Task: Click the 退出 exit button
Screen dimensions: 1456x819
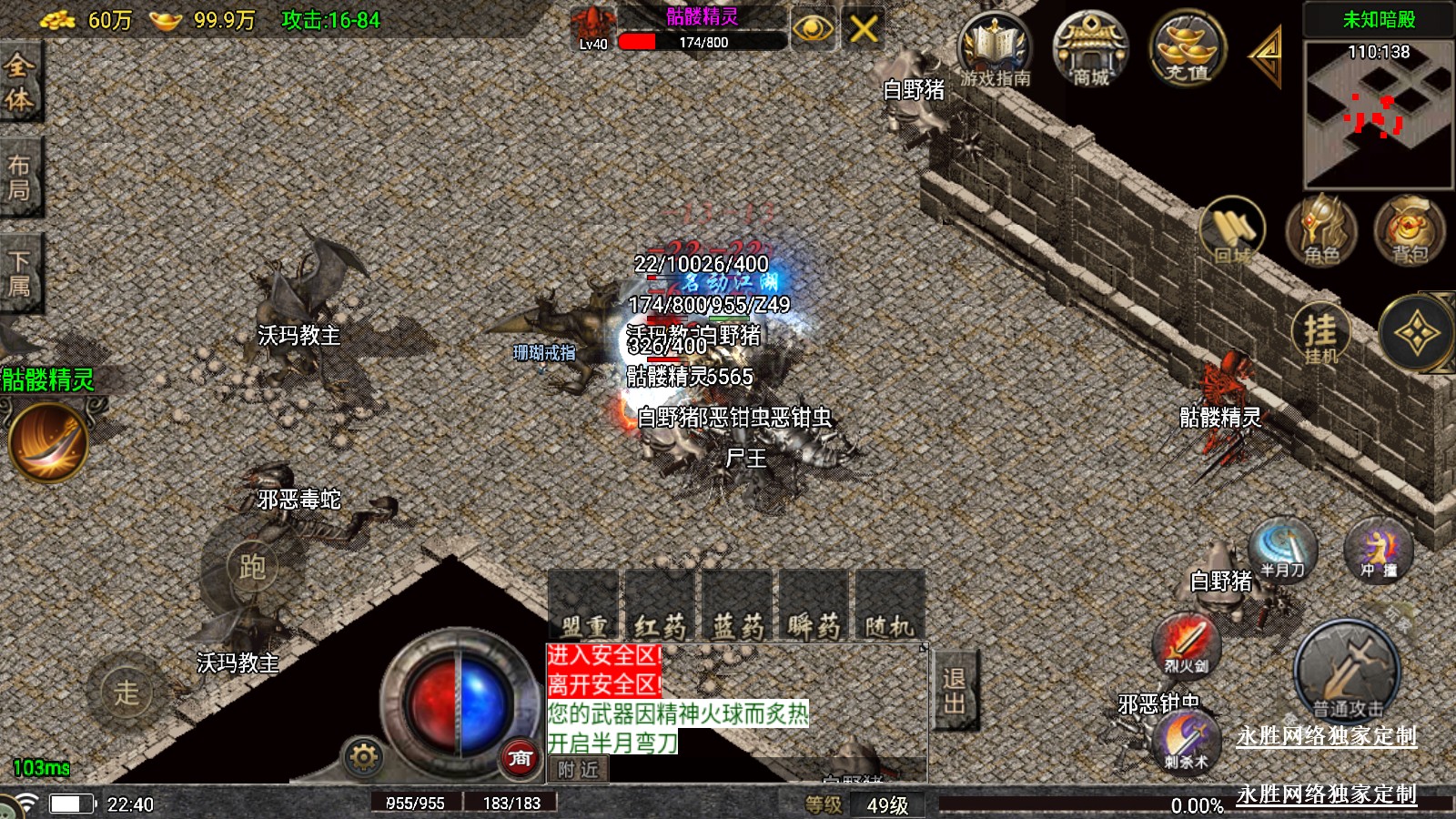Action: (x=955, y=691)
